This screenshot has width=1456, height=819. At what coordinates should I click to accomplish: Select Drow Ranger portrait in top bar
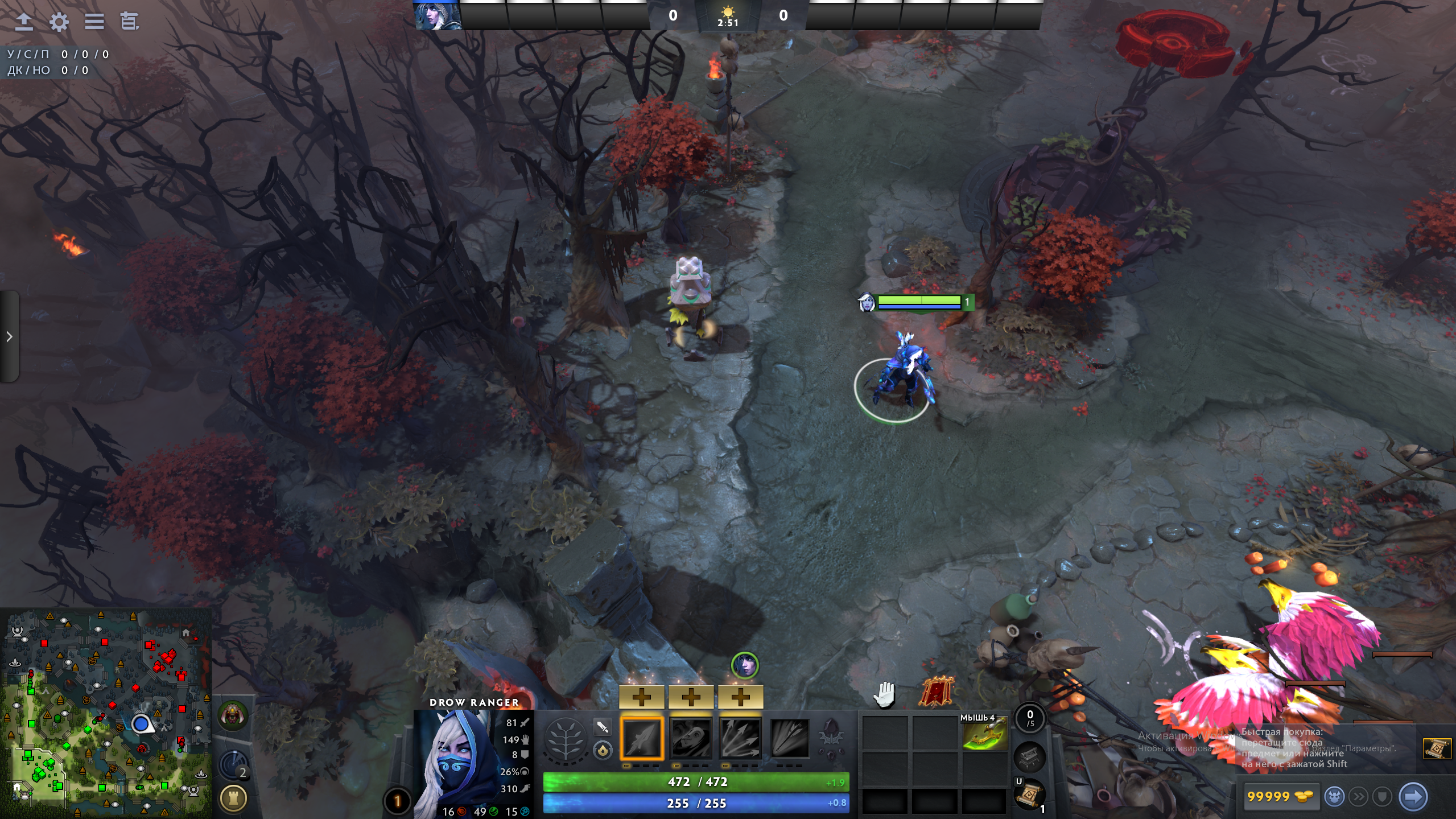coord(436,15)
